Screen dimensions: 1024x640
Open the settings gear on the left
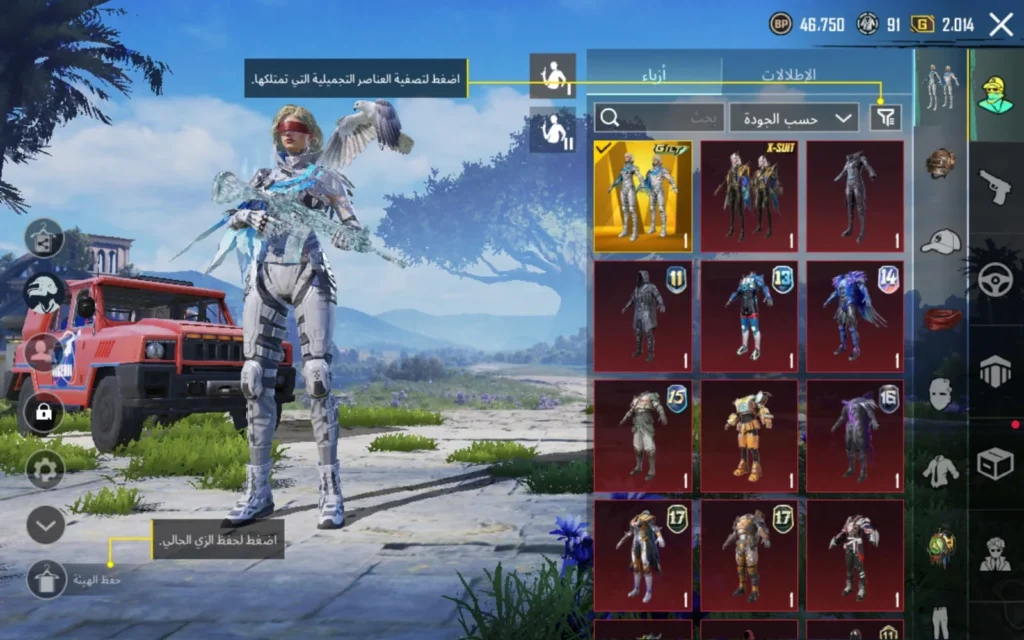45,468
